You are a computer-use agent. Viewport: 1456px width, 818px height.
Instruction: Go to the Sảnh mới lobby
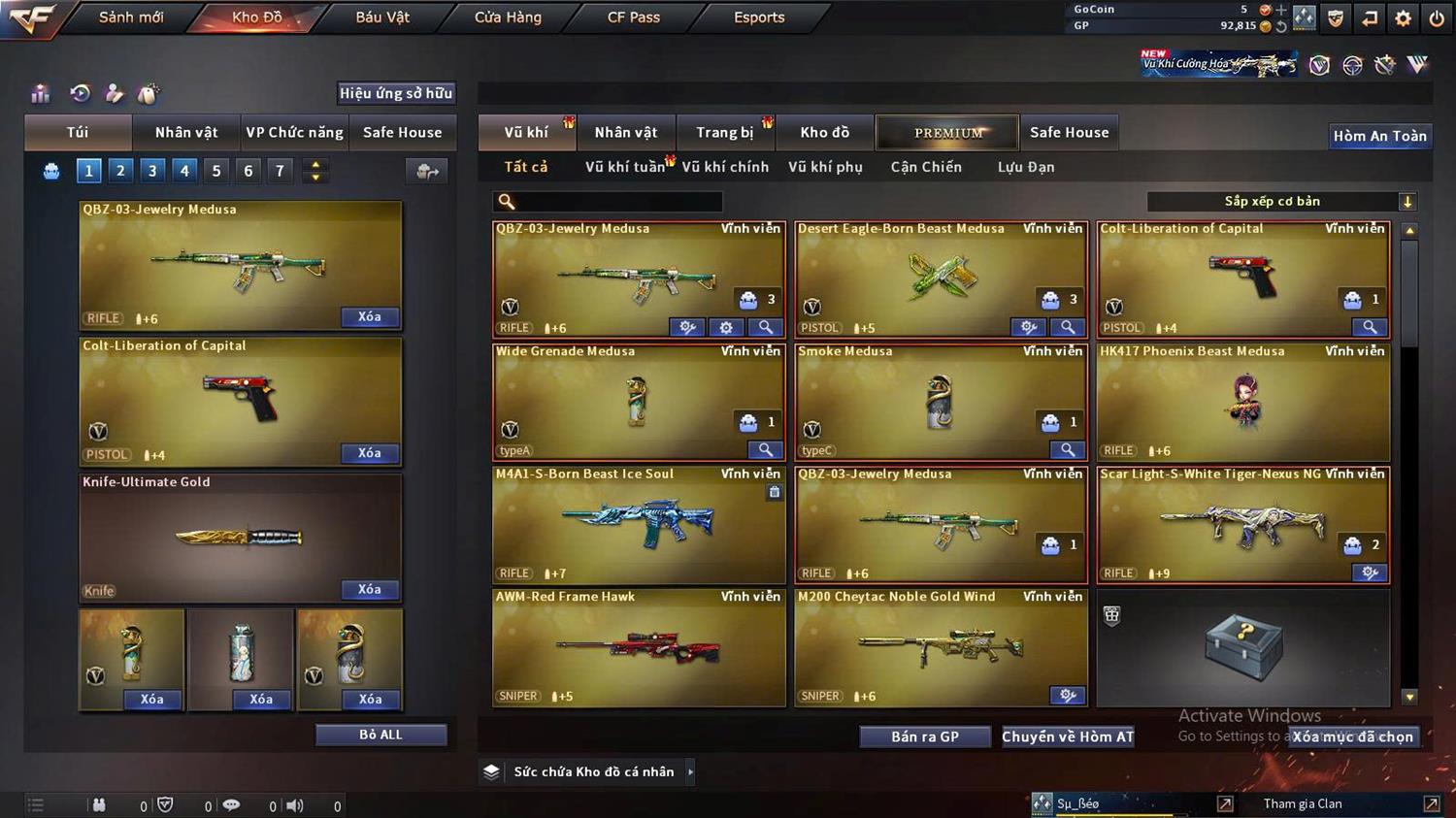(x=131, y=17)
